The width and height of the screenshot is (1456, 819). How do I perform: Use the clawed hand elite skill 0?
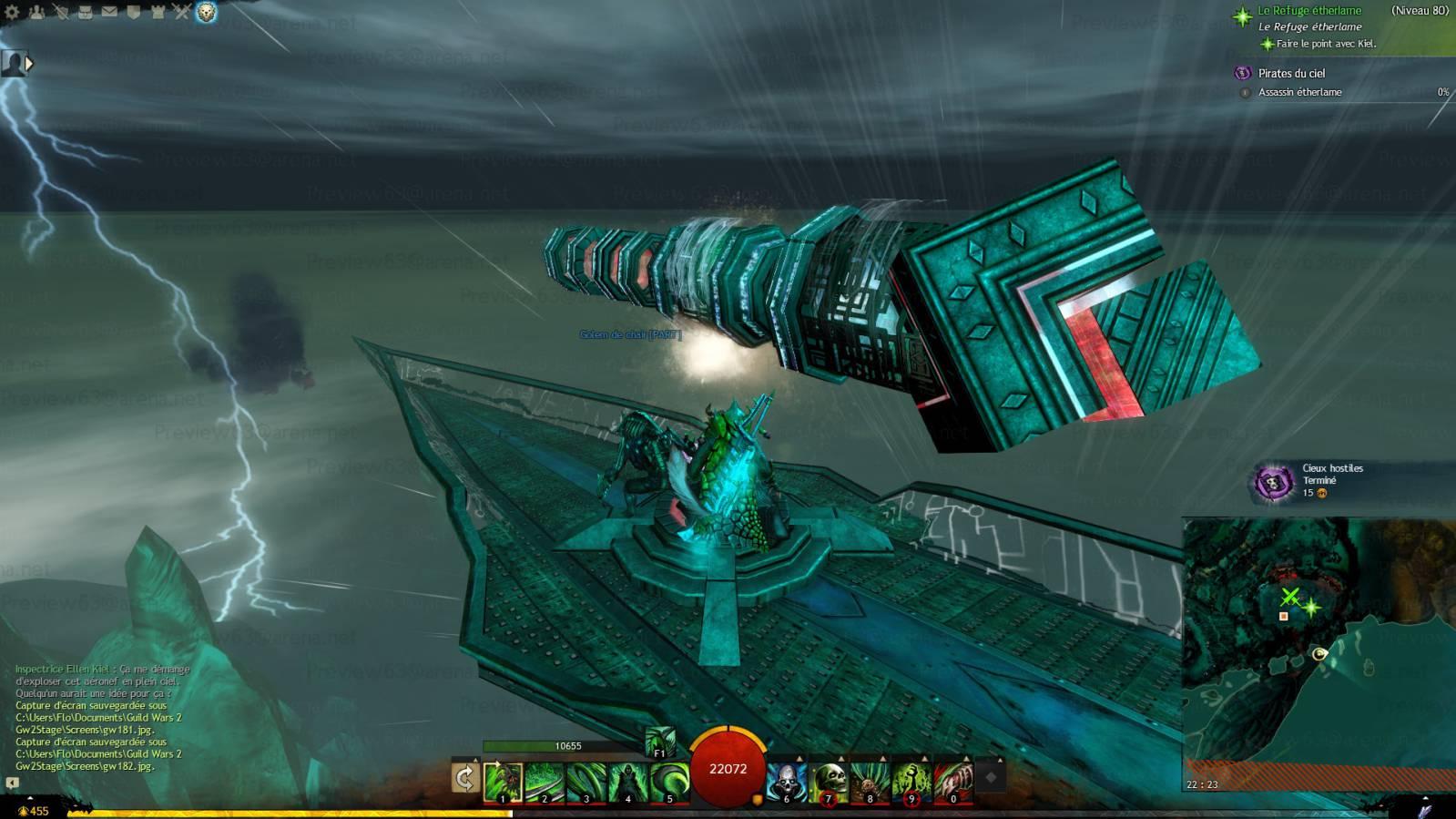tap(953, 782)
